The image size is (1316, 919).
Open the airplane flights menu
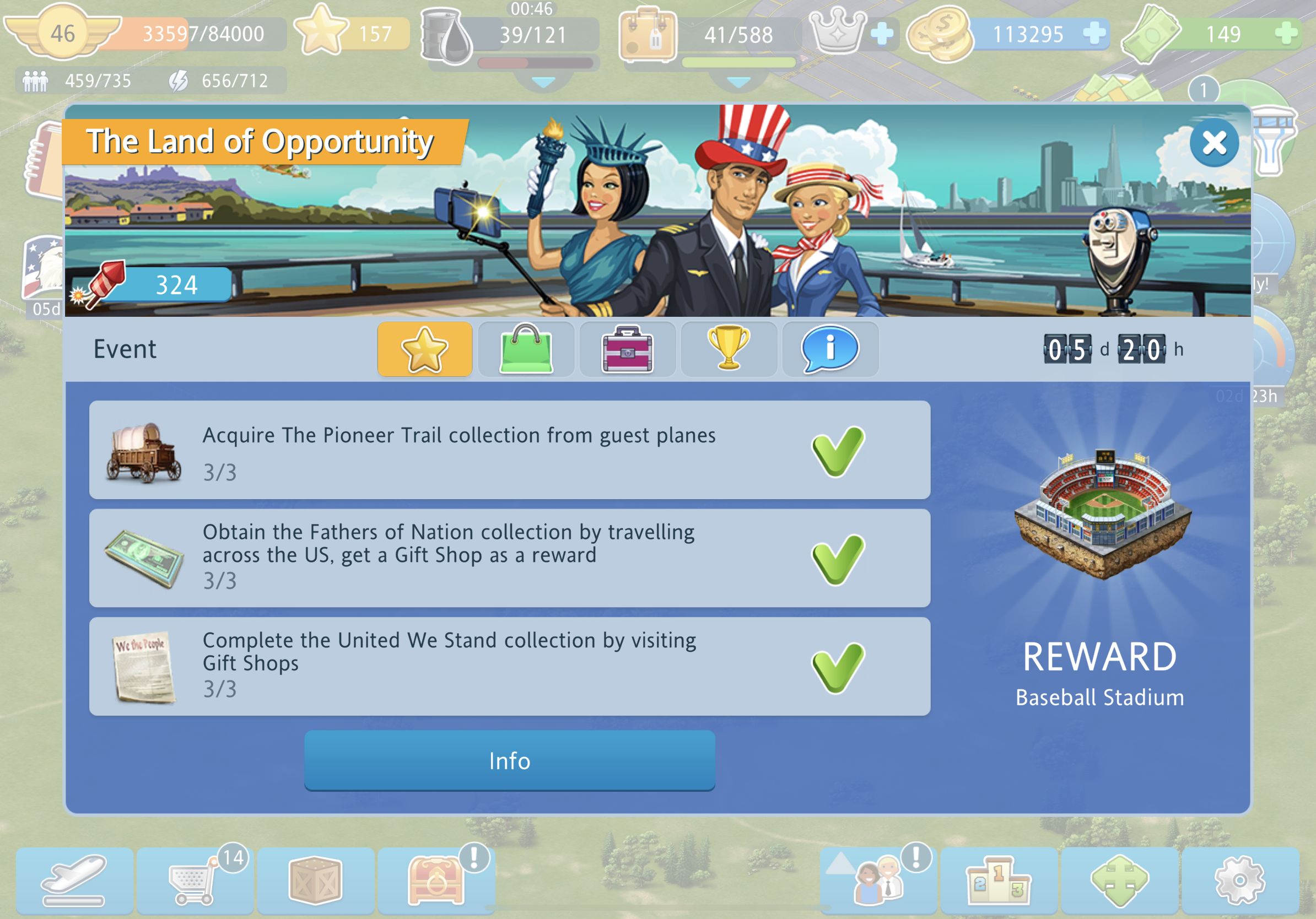(x=74, y=880)
